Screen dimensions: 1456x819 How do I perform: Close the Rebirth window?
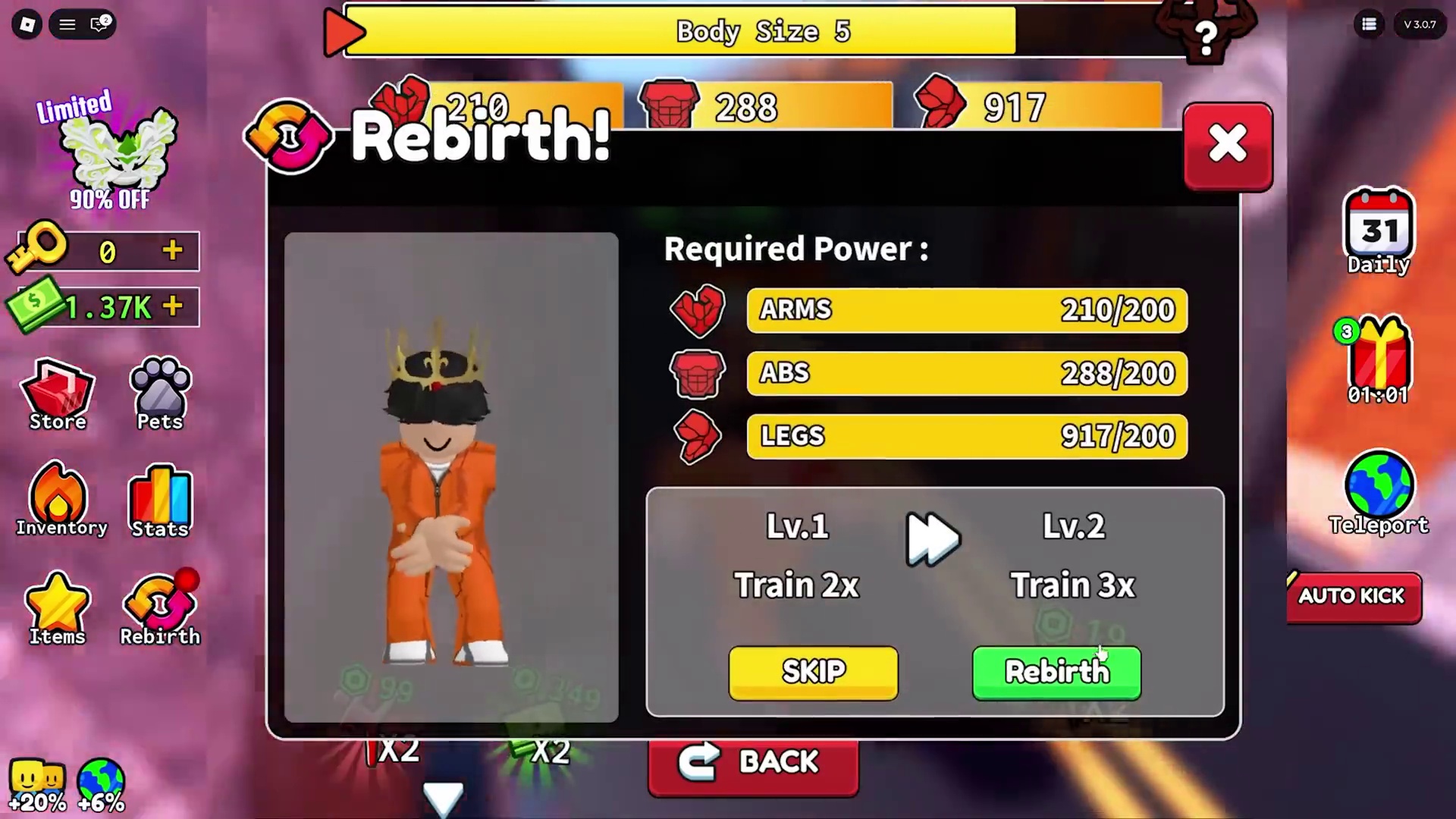pos(1228,145)
